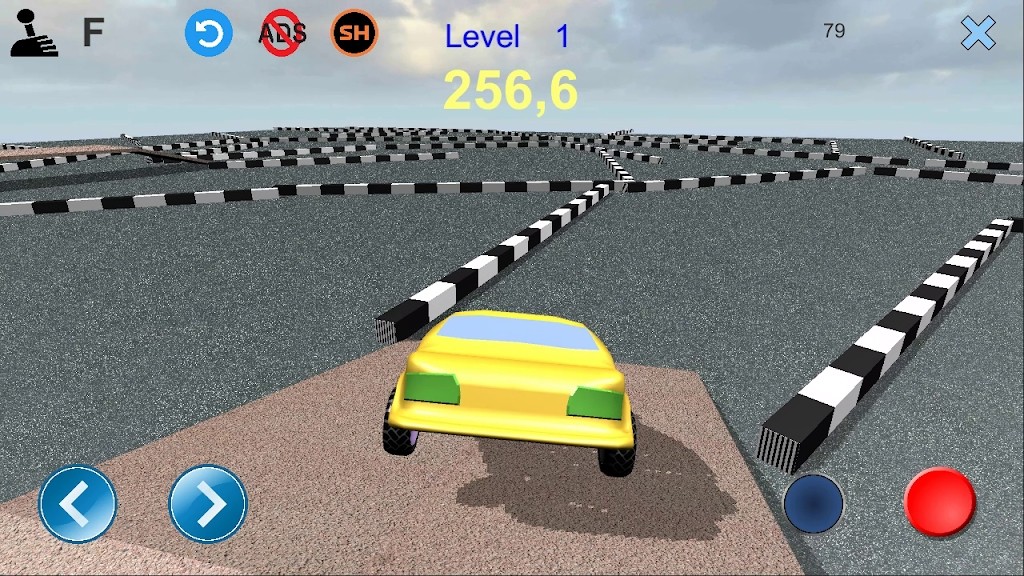
Task: Click the blue restart arrow button
Action: pos(208,33)
